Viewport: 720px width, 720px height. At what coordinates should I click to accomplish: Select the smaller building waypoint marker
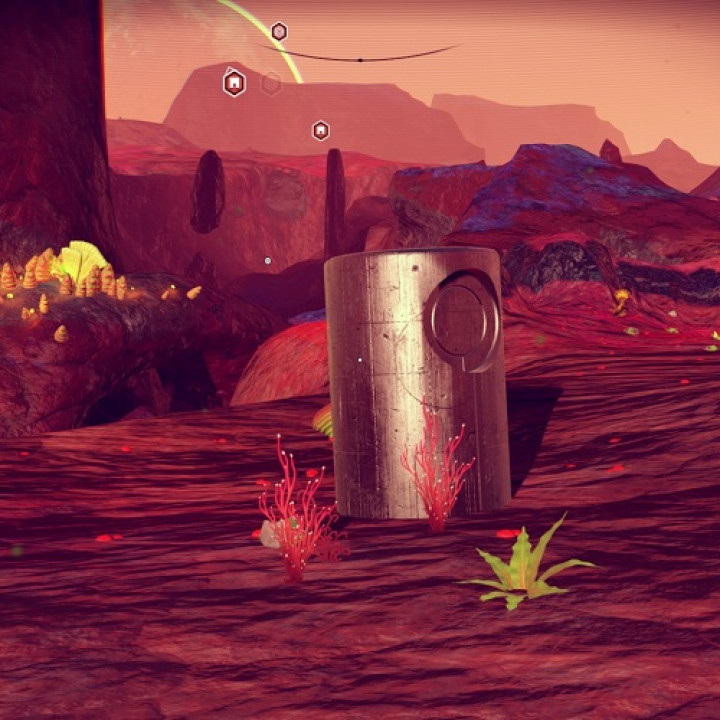(x=320, y=130)
